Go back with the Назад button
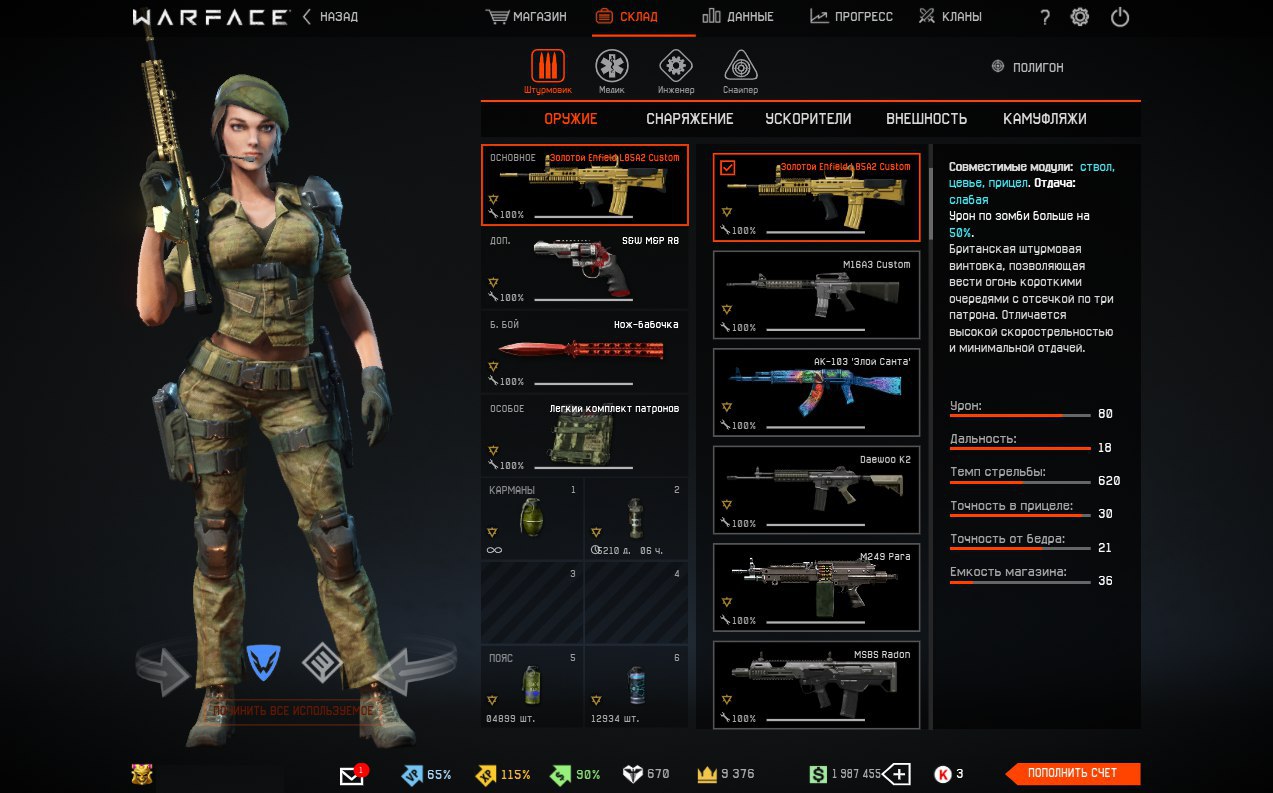This screenshot has height=793, width=1273. [331, 17]
